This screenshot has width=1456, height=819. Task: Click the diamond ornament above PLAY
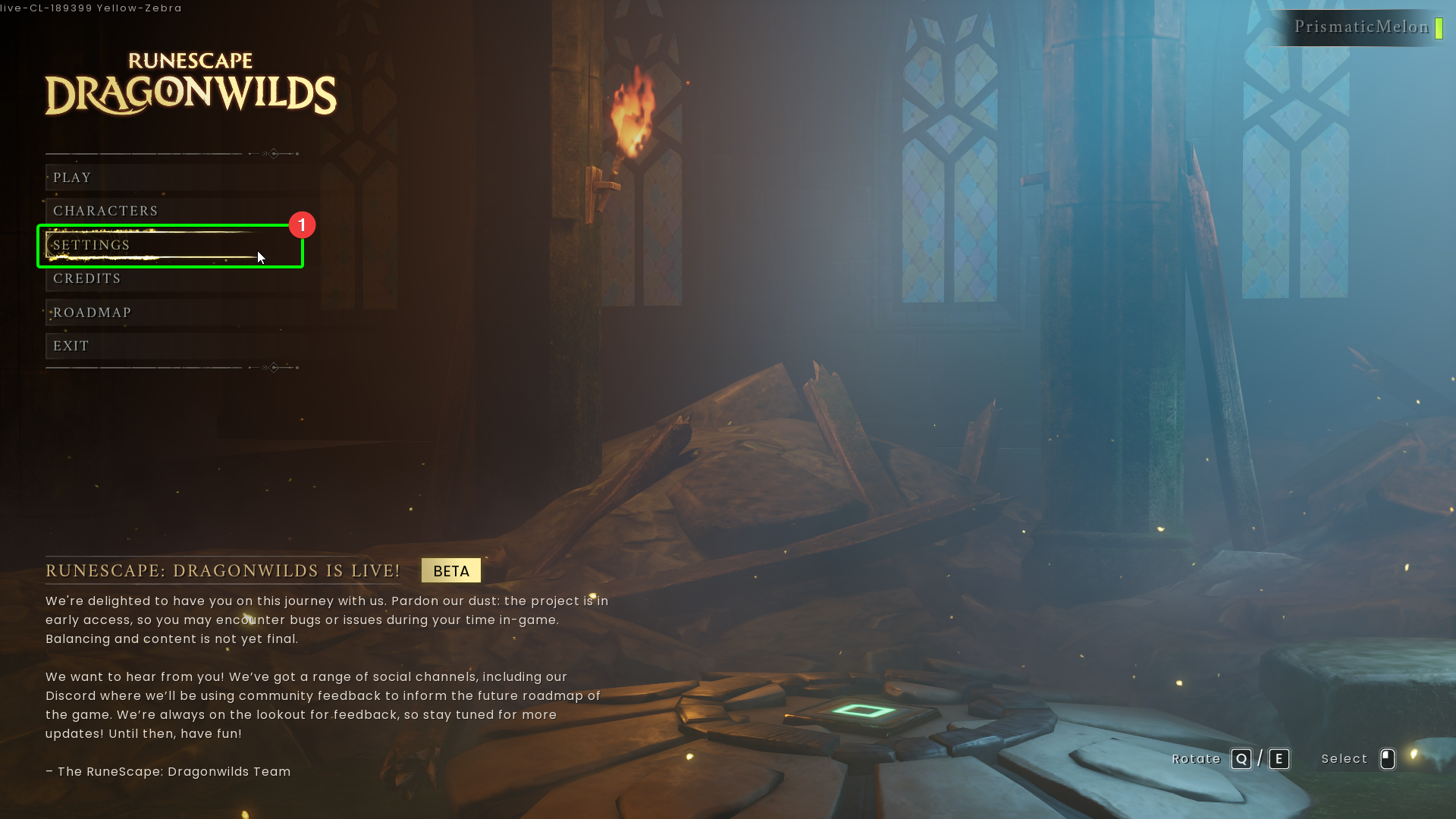pyautogui.click(x=273, y=153)
